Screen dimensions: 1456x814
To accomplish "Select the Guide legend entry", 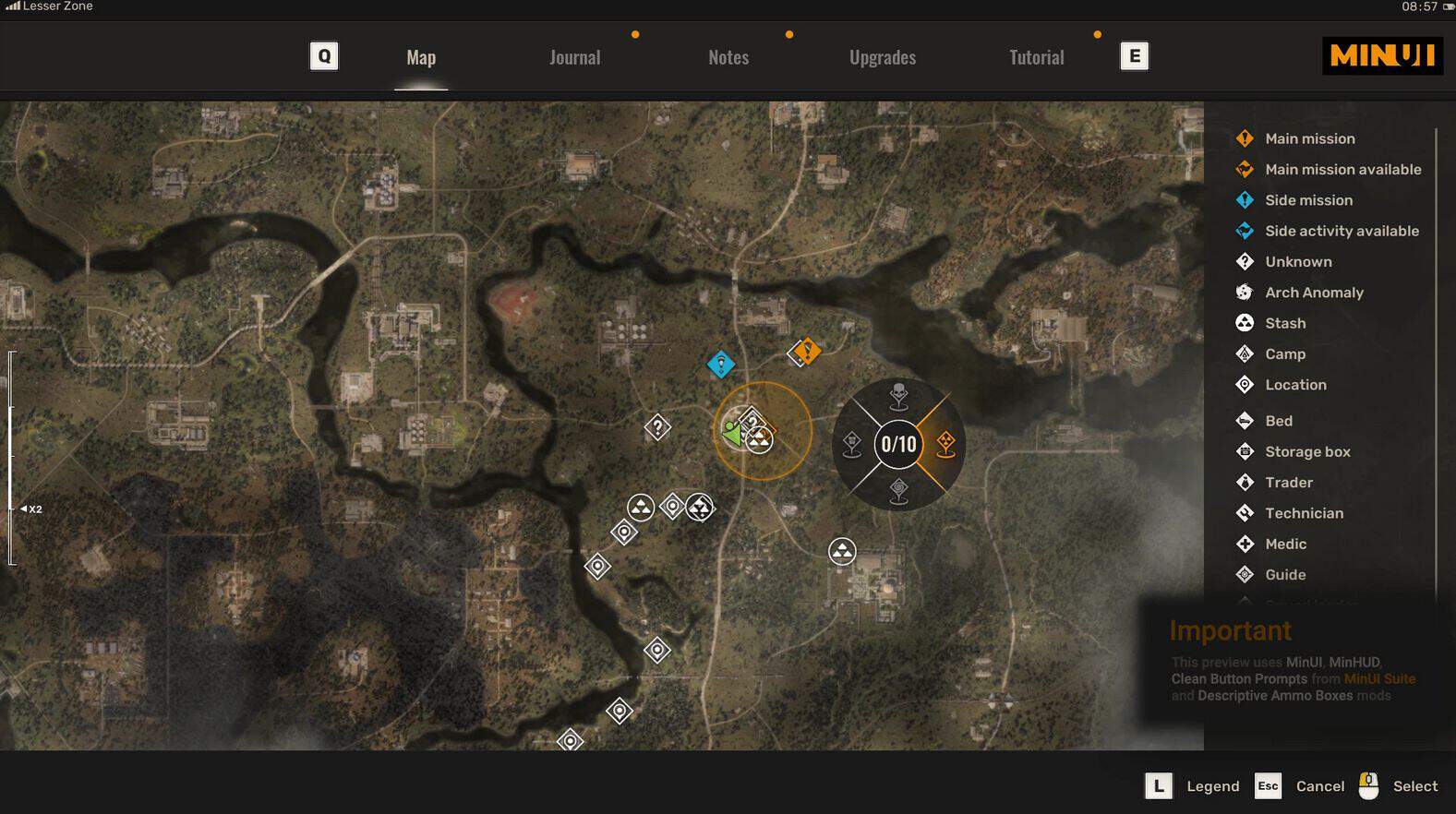I will (1285, 575).
